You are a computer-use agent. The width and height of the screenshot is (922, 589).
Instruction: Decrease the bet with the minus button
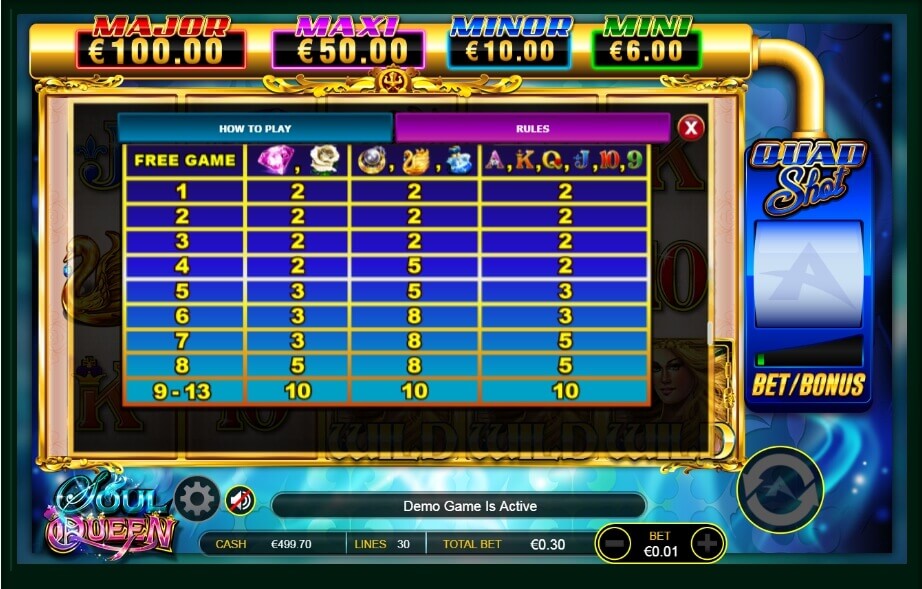click(614, 544)
